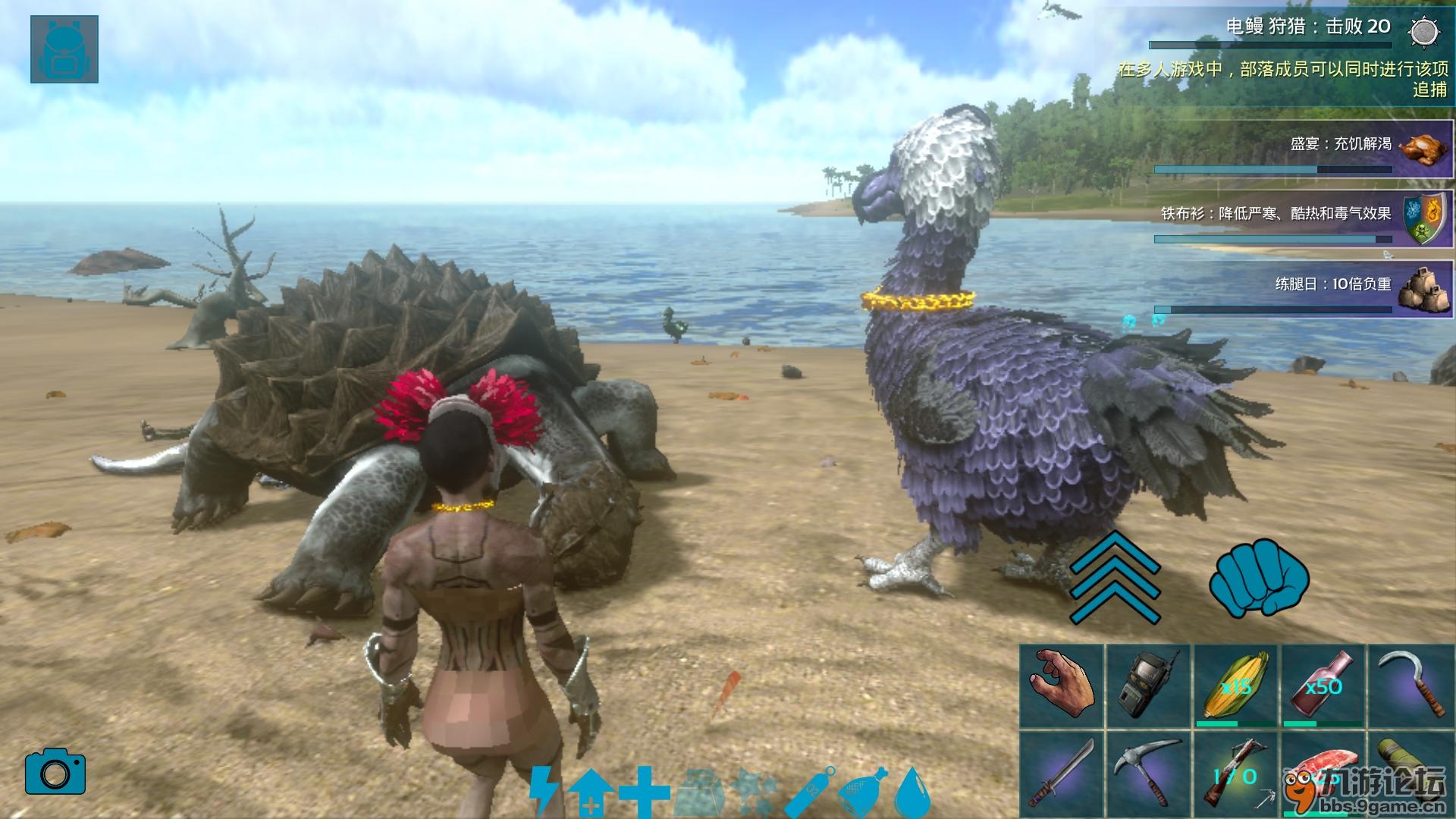Punch with the fist attack button
The width and height of the screenshot is (1456, 819).
click(x=1259, y=578)
